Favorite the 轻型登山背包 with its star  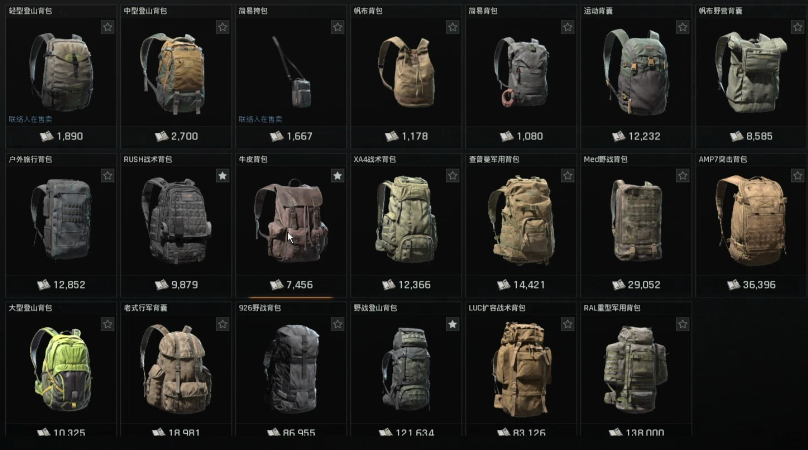tap(107, 27)
